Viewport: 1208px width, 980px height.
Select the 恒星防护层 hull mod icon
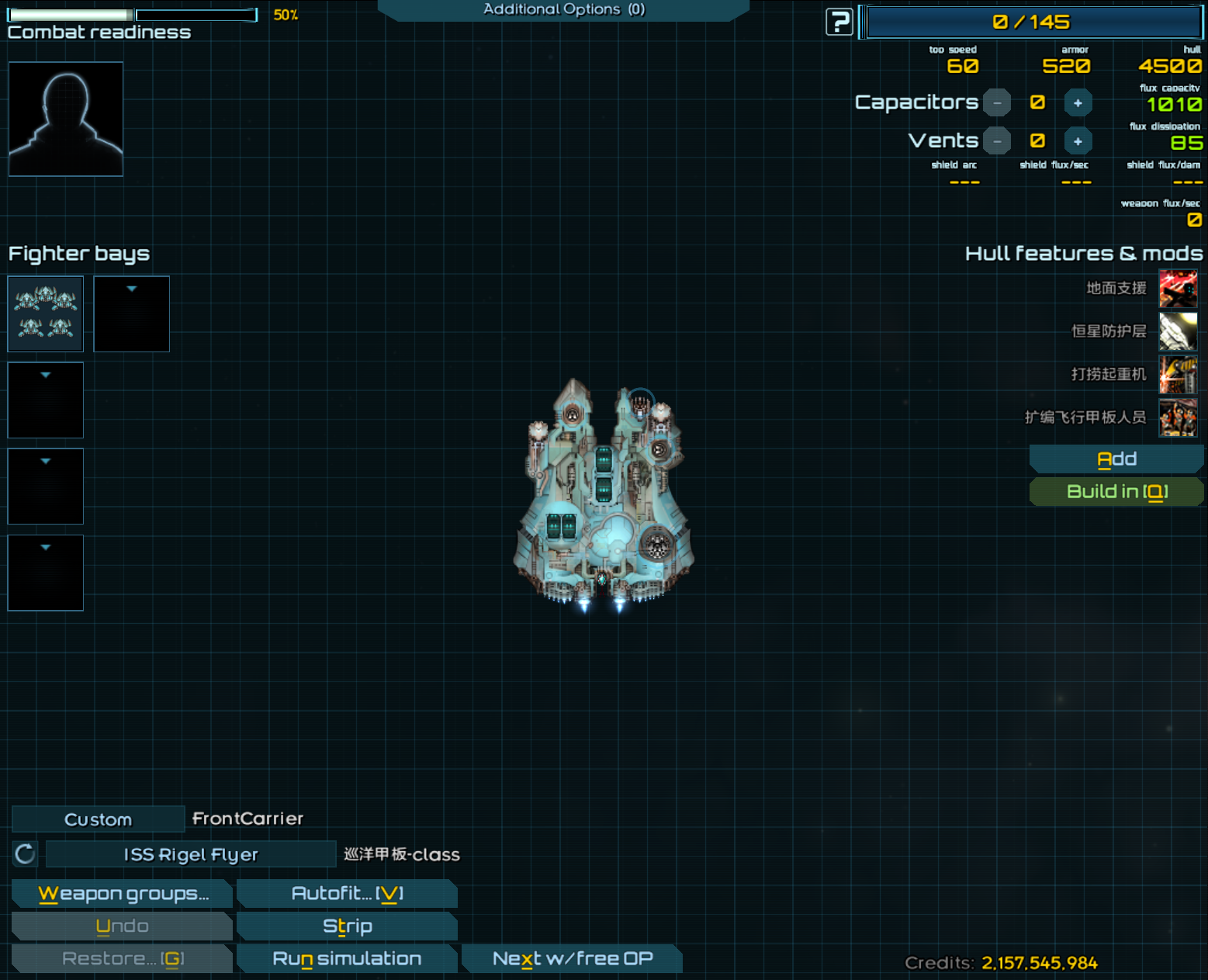[1178, 331]
